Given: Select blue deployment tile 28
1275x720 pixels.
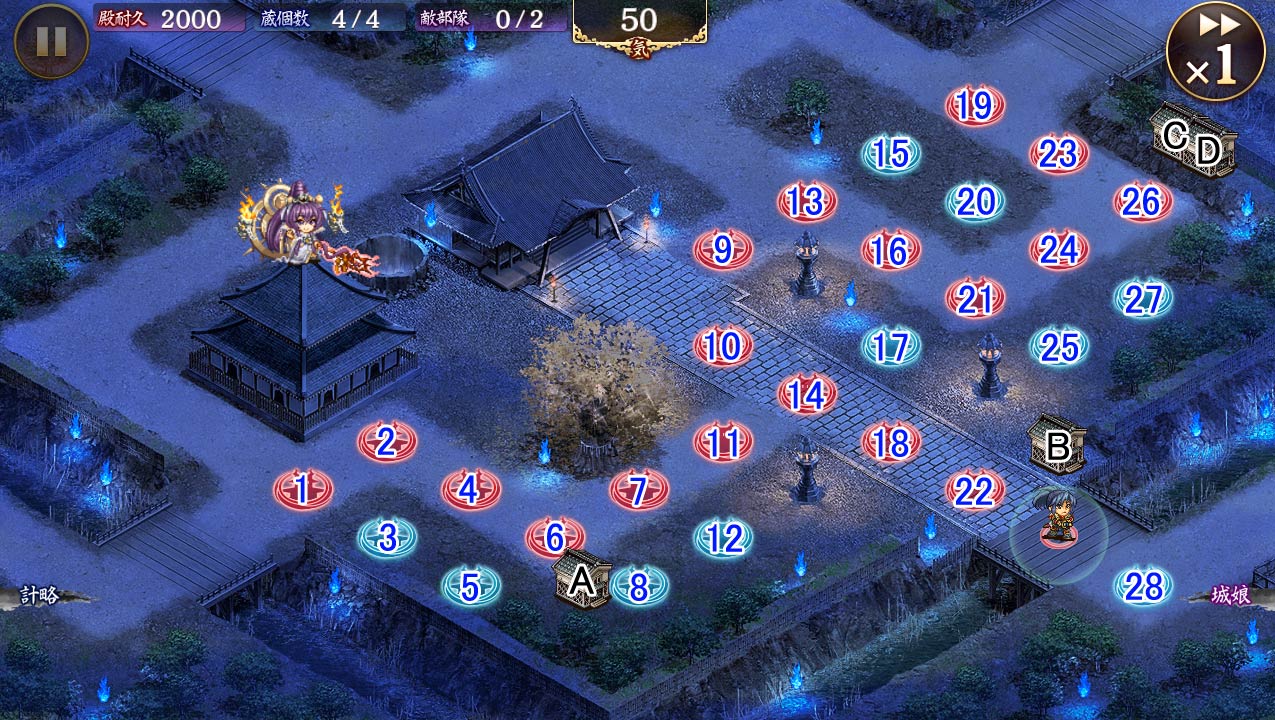Looking at the screenshot, I should (1142, 587).
